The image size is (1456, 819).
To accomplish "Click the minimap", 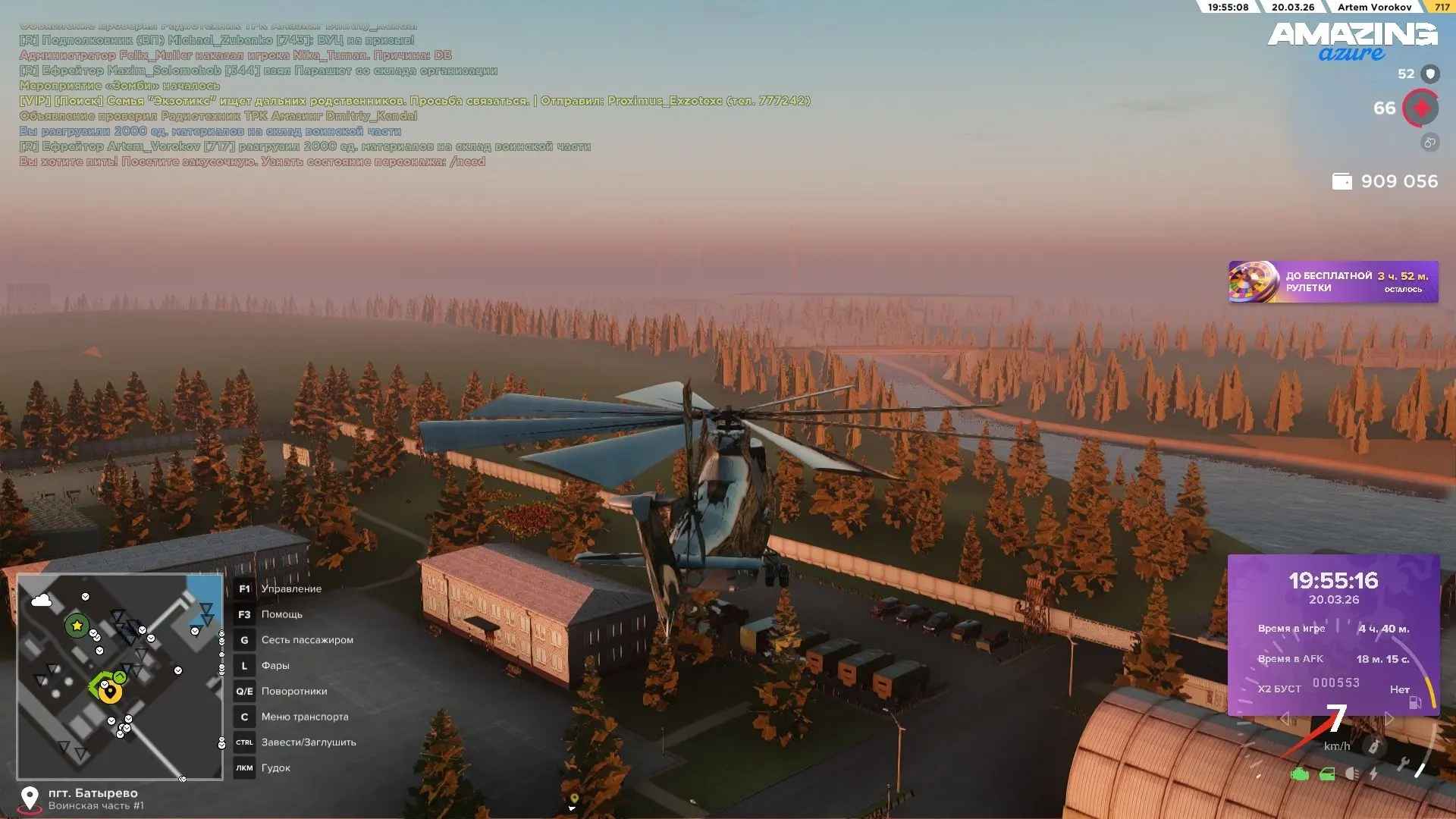I will [120, 676].
